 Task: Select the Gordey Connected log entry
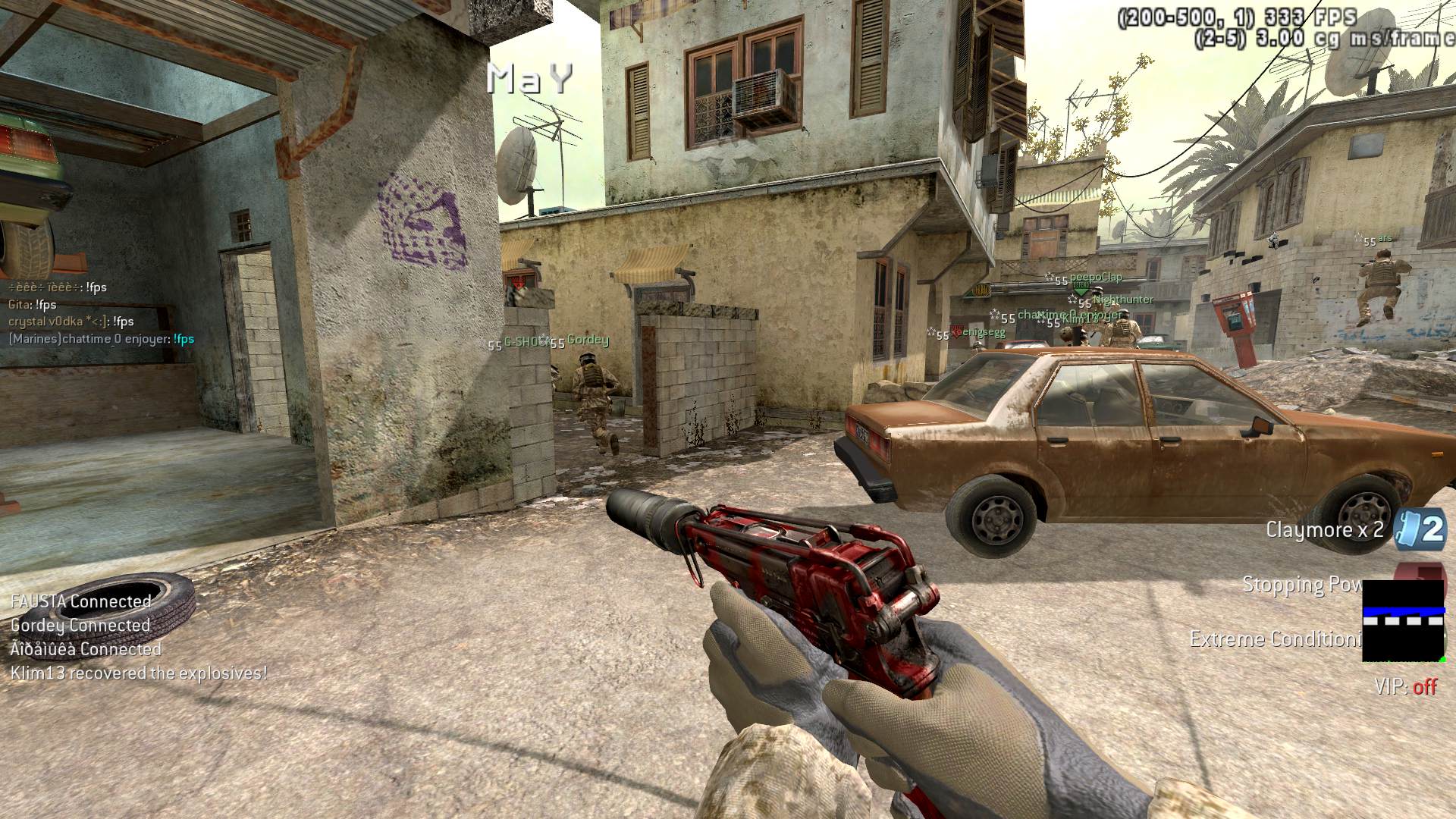[x=80, y=626]
